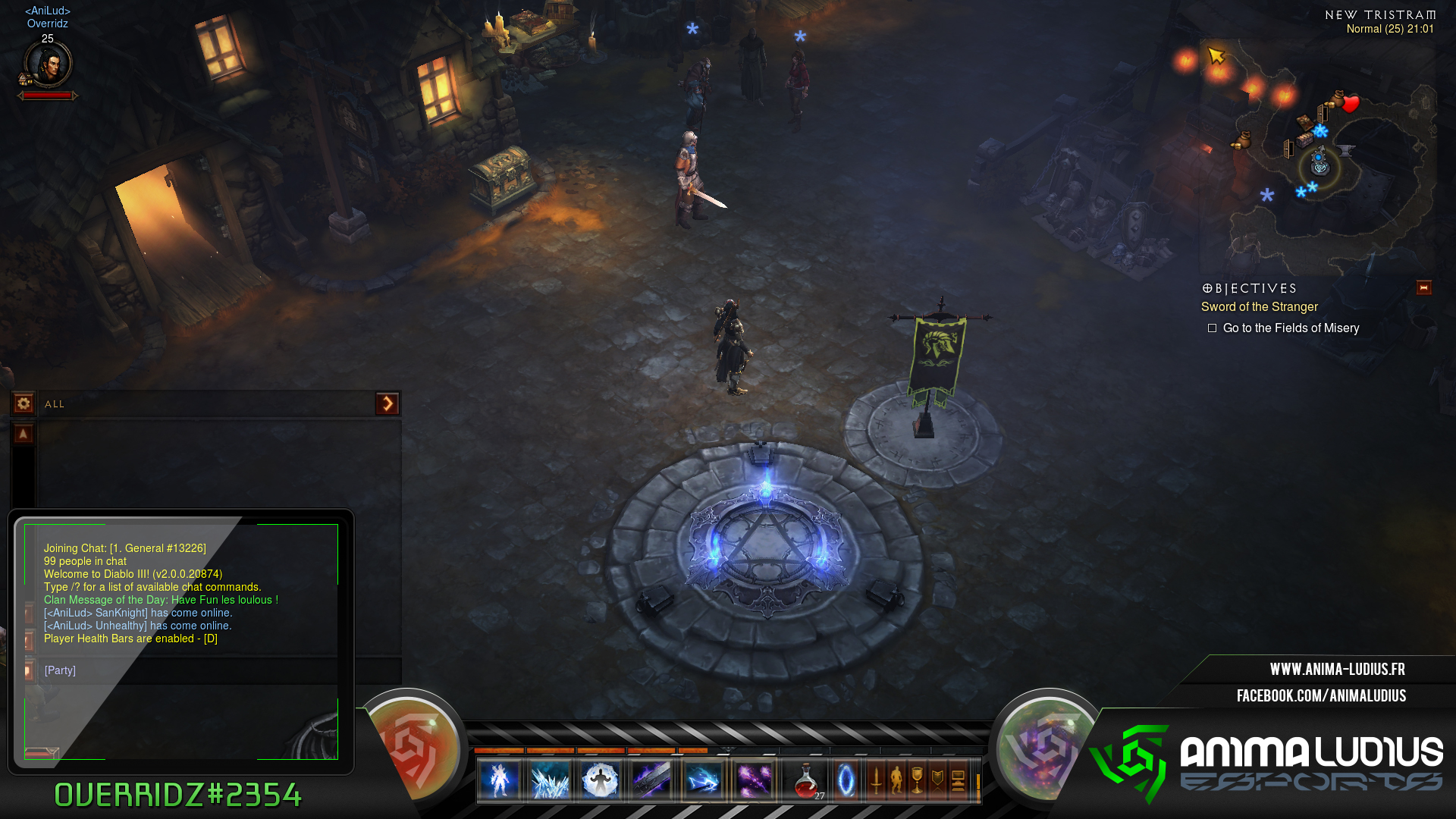
Task: Activate the purple blade skill
Action: [x=651, y=780]
